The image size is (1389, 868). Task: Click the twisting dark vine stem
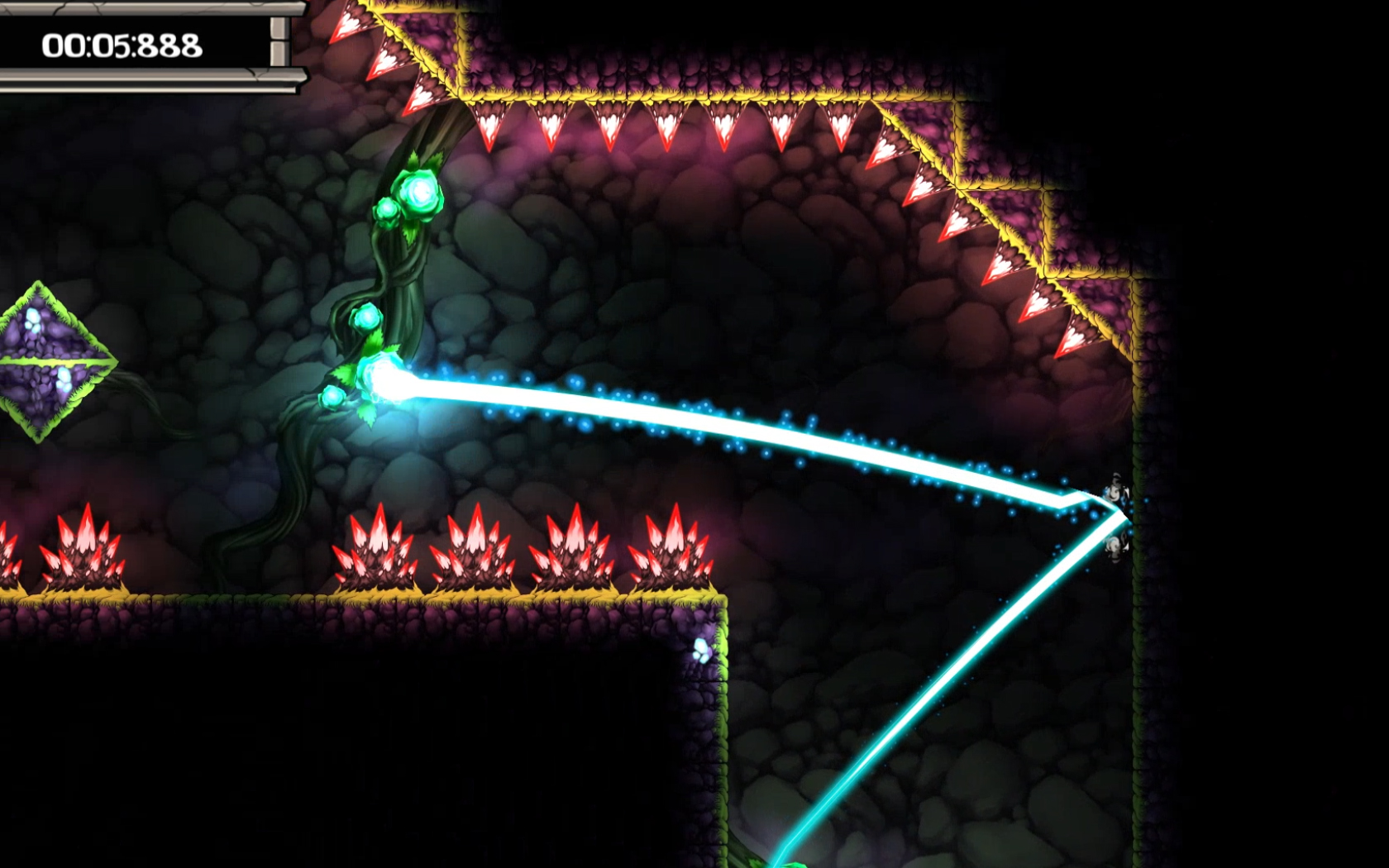coord(397,273)
